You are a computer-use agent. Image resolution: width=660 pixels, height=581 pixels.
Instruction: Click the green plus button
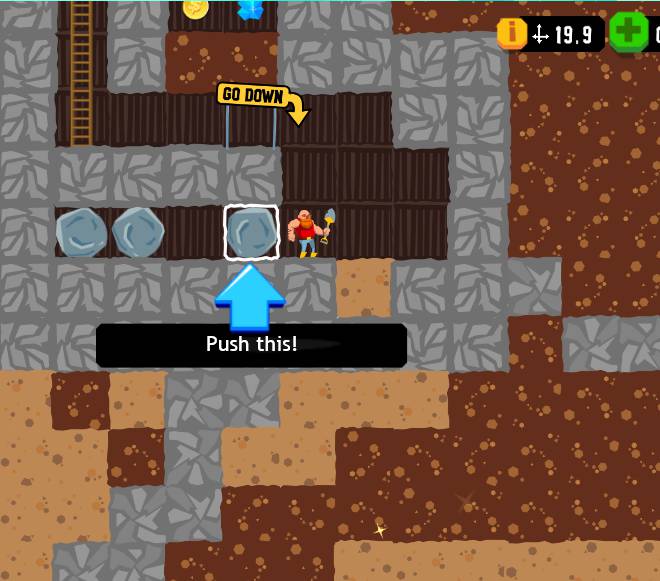[629, 33]
